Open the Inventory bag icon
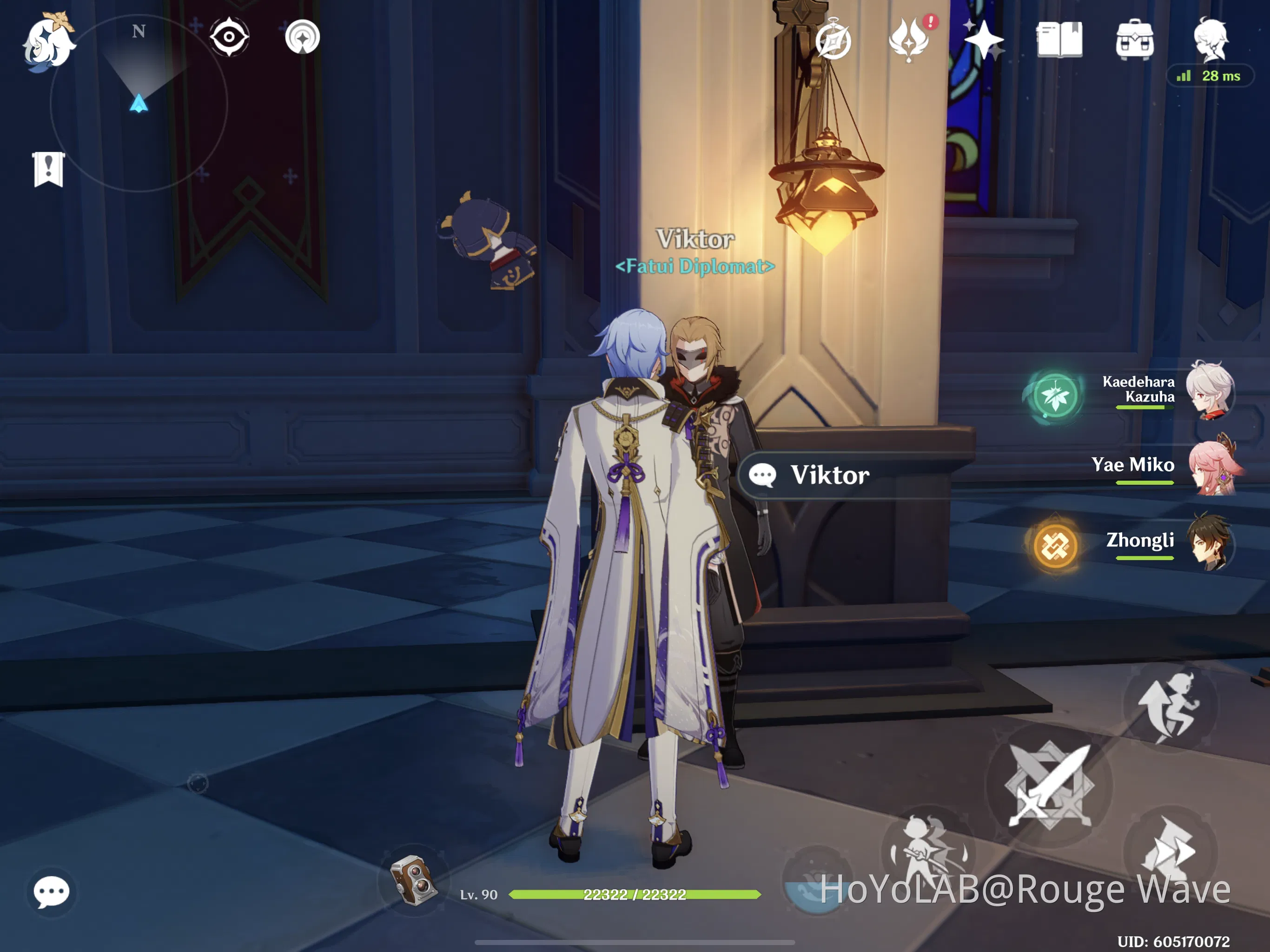 tap(1134, 40)
